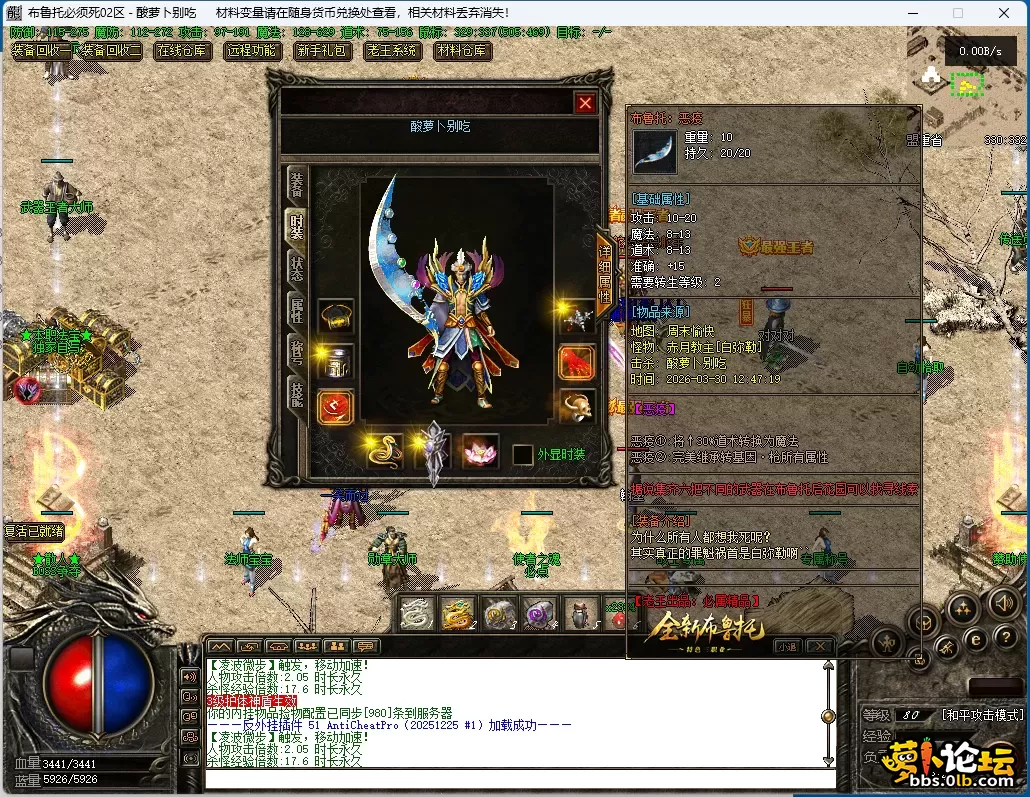This screenshot has height=797, width=1030.
Task: Open the 远程功能 remote functions menu
Action: click(251, 51)
